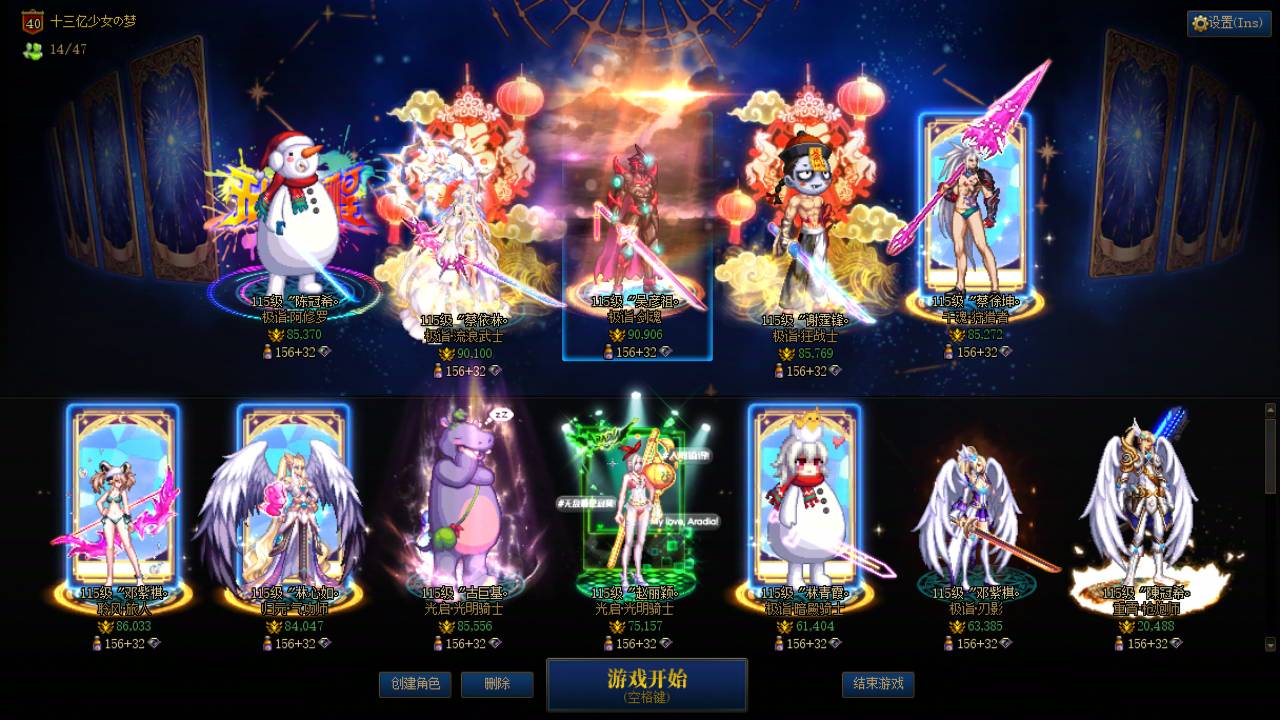Viewport: 1280px width, 720px height.
Task: Click the gold coin icon showing 90,906
Action: point(617,333)
